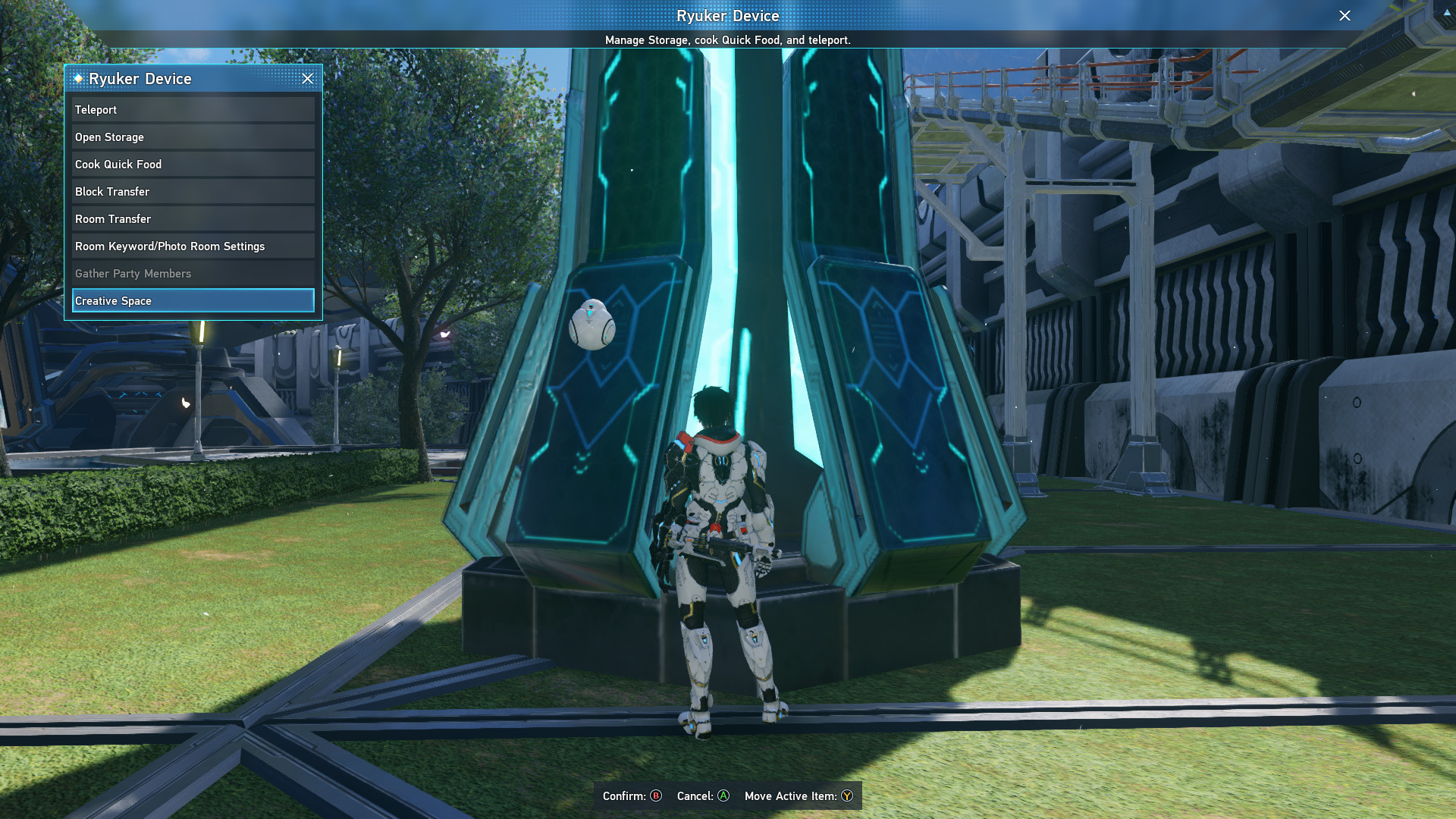
Task: Close the Ryuker Device menu panel
Action: click(x=307, y=79)
